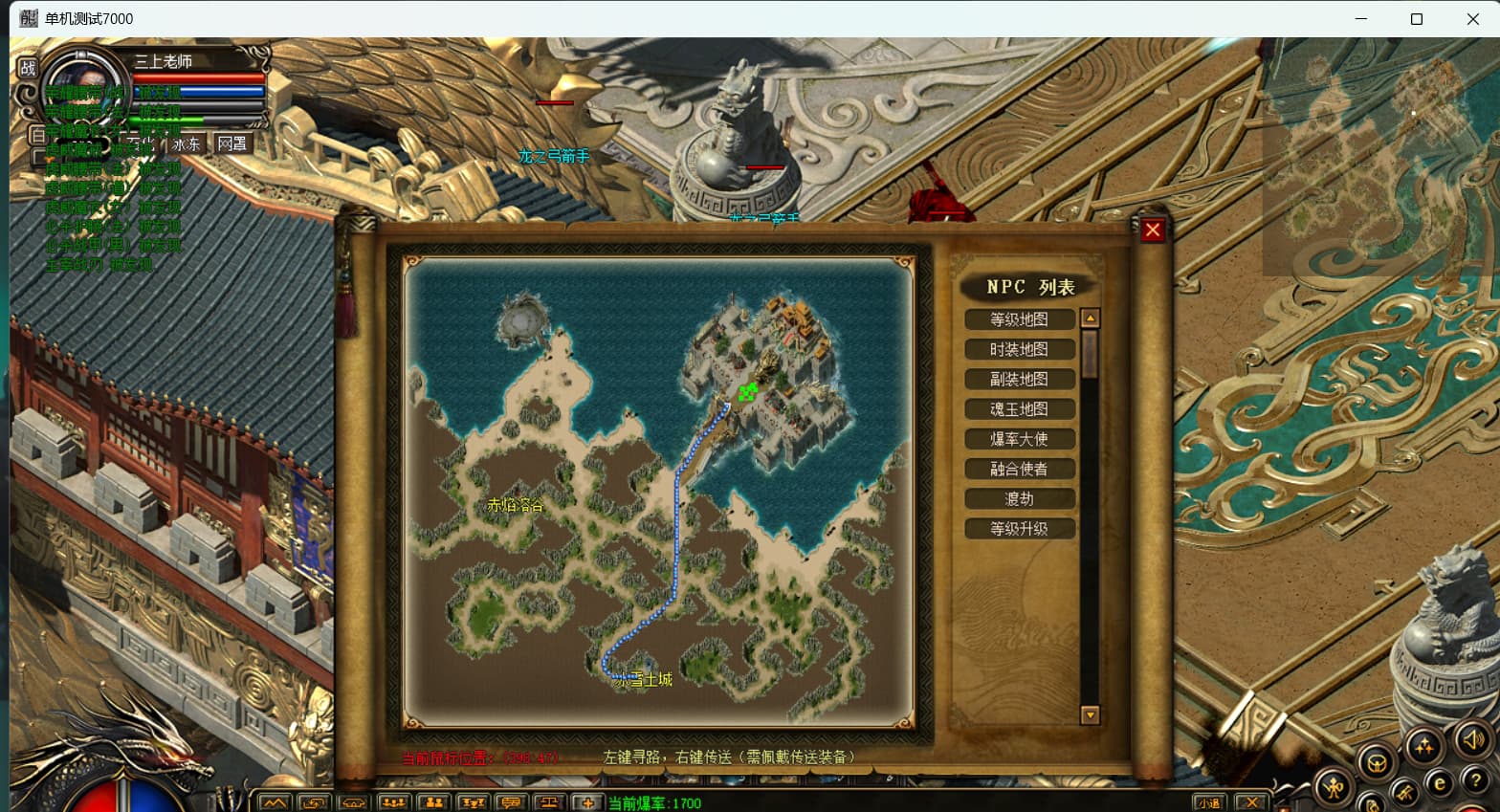
Task: Select 等级地图 in the NPC list
Action: click(1019, 319)
